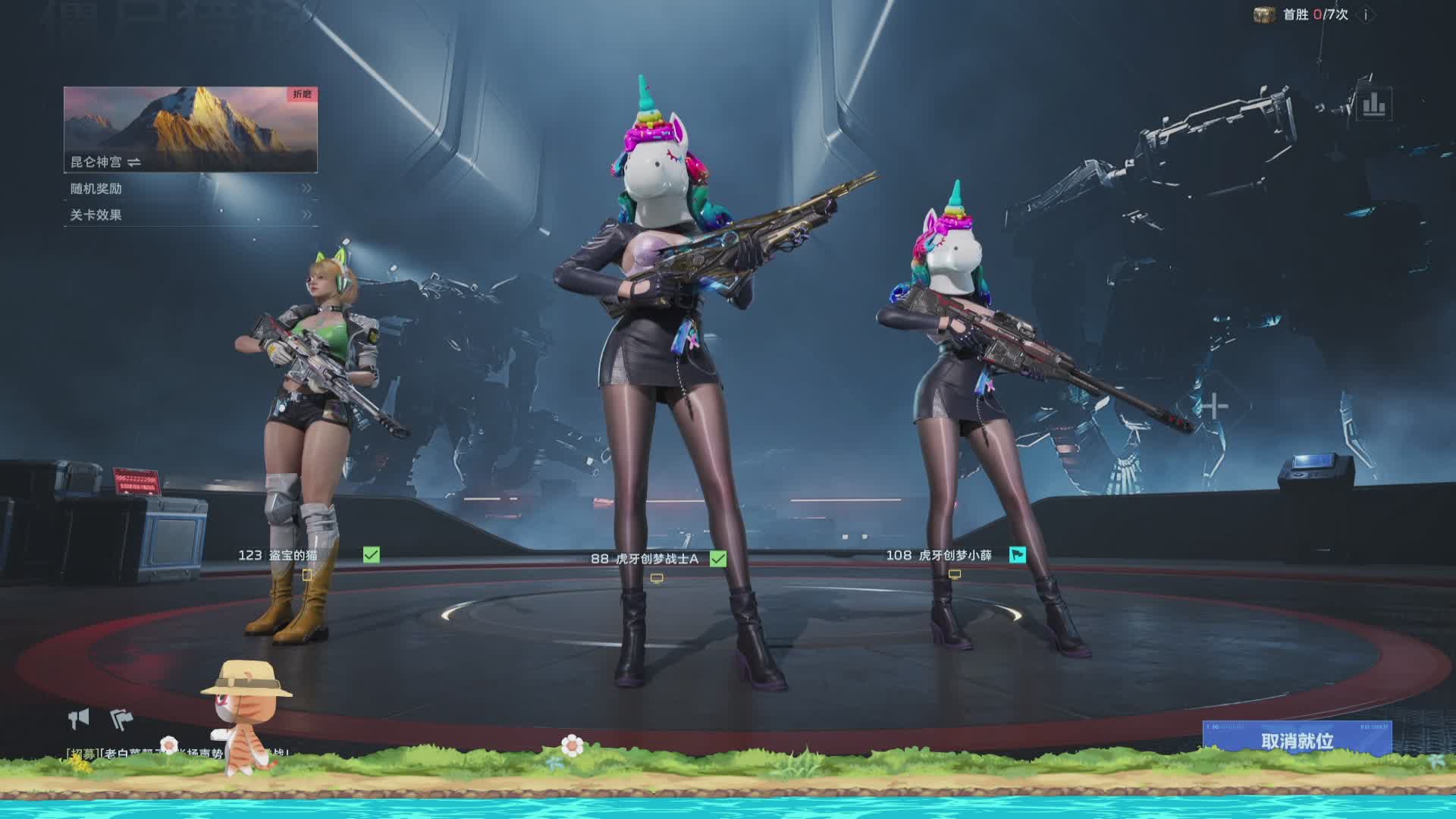Click the 取消就位 cancel-ready button
Screen dimensions: 1456x819
[x=1297, y=739]
